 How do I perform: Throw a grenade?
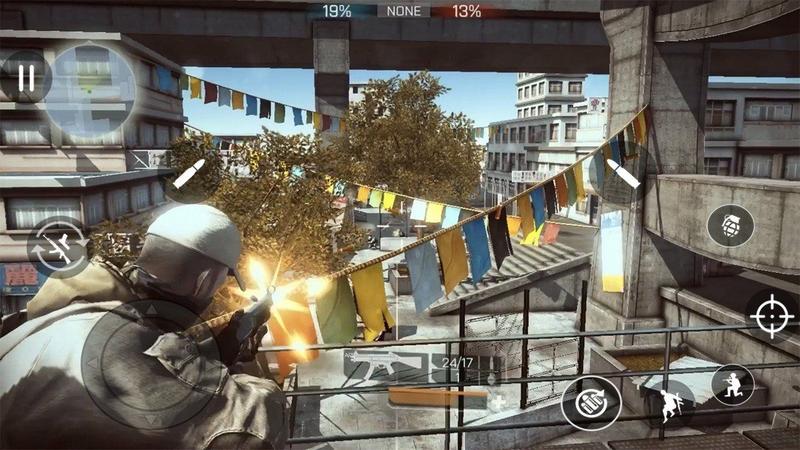pyautogui.click(x=730, y=225)
